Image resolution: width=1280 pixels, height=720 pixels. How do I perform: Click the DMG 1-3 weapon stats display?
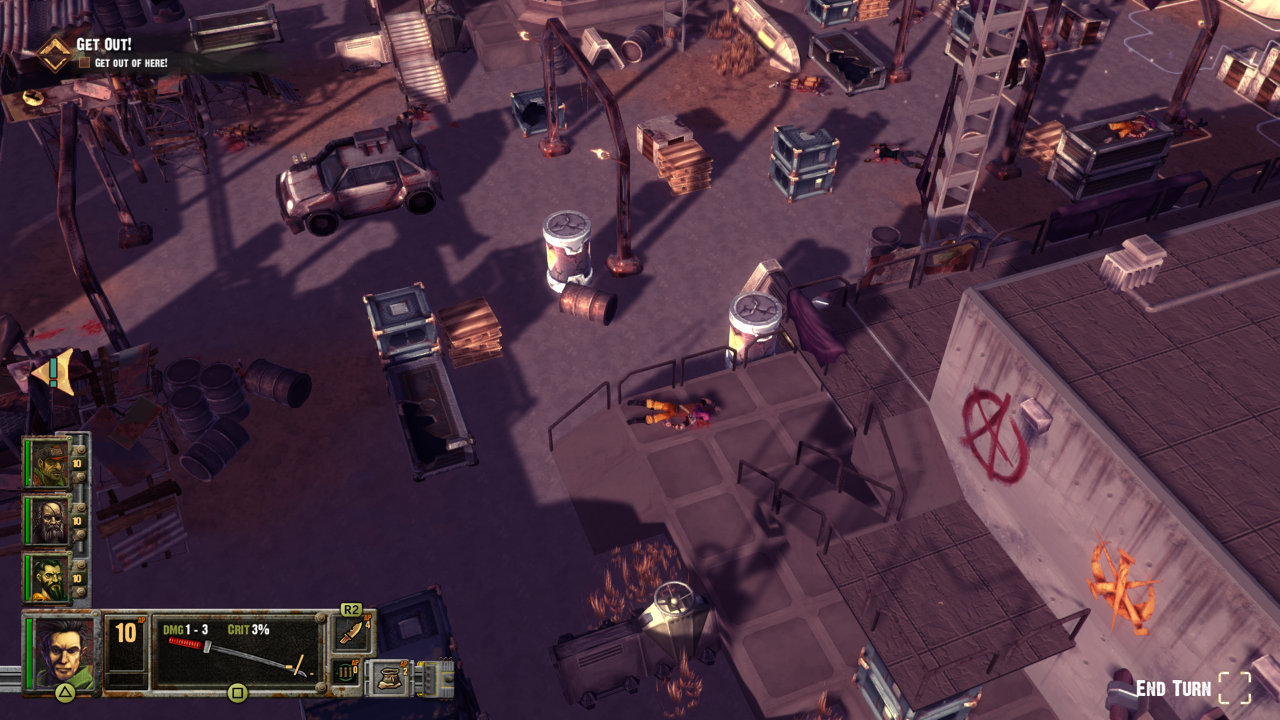tap(185, 628)
